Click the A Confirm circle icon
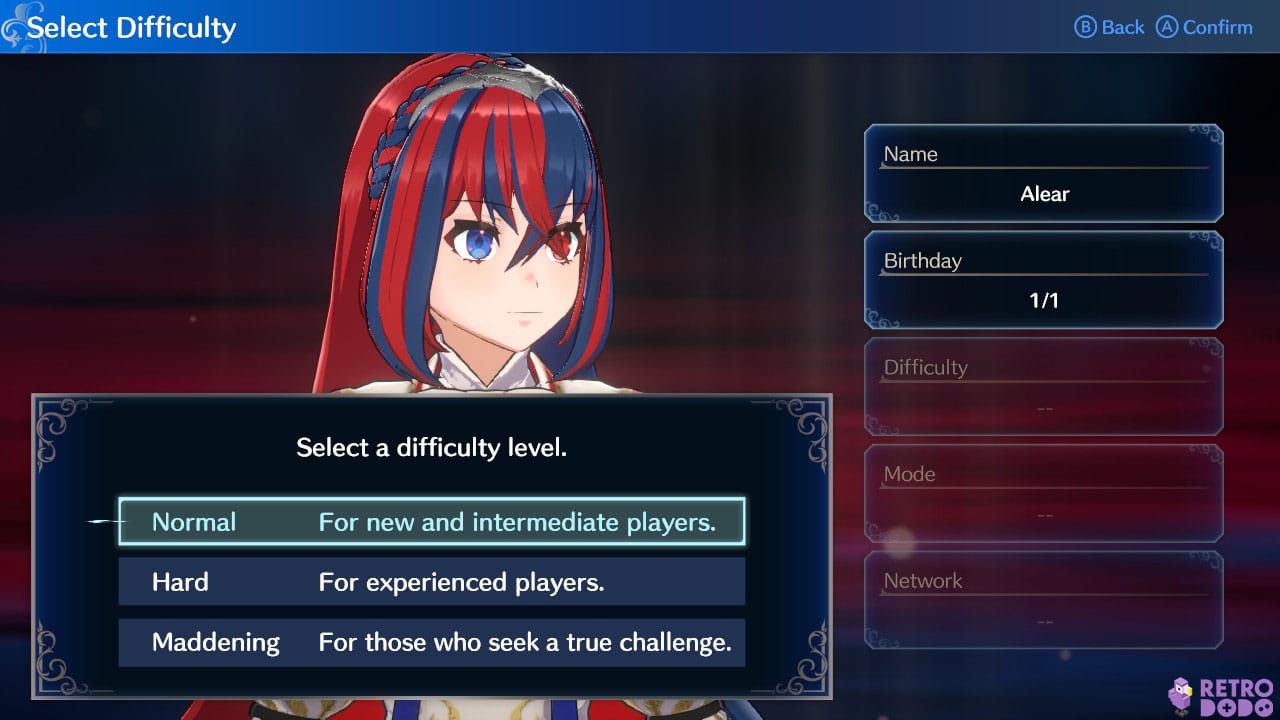The height and width of the screenshot is (720, 1280). point(1167,27)
